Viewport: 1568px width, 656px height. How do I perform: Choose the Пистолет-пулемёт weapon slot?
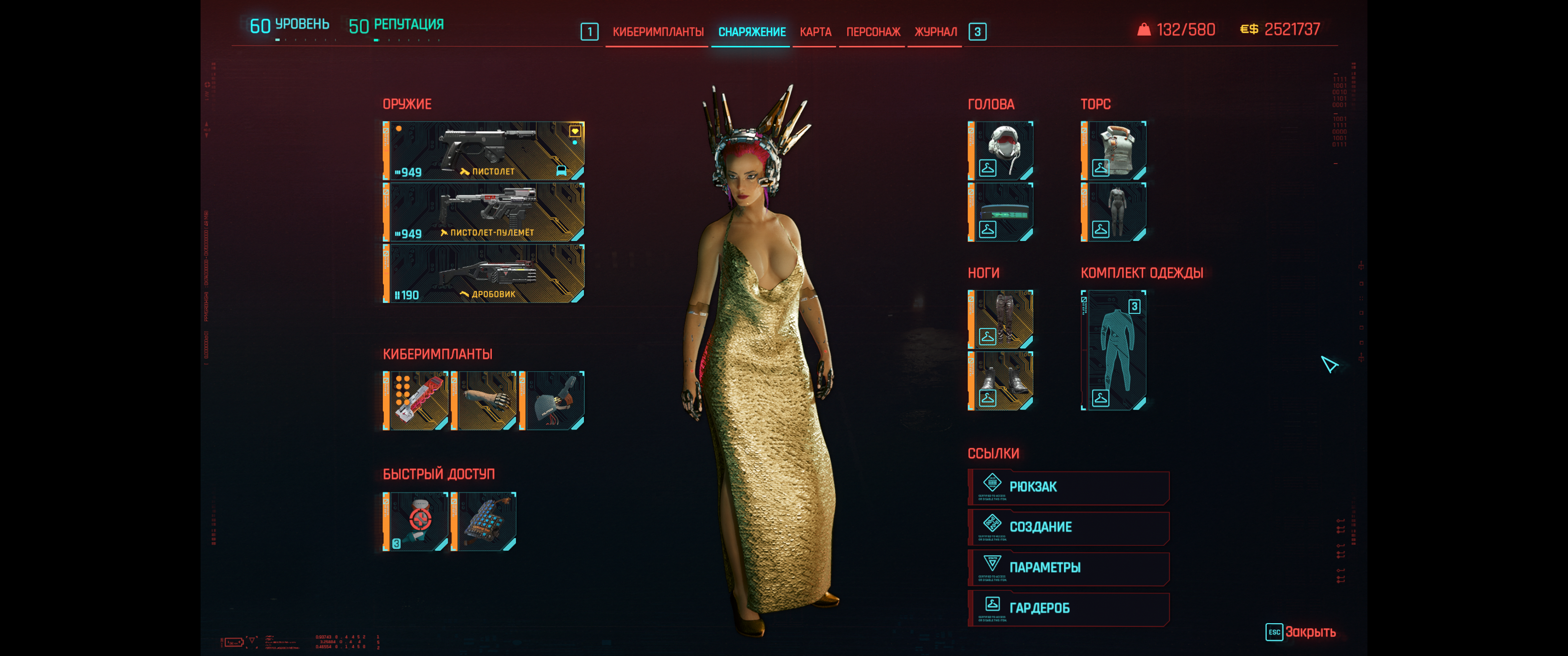click(x=484, y=212)
